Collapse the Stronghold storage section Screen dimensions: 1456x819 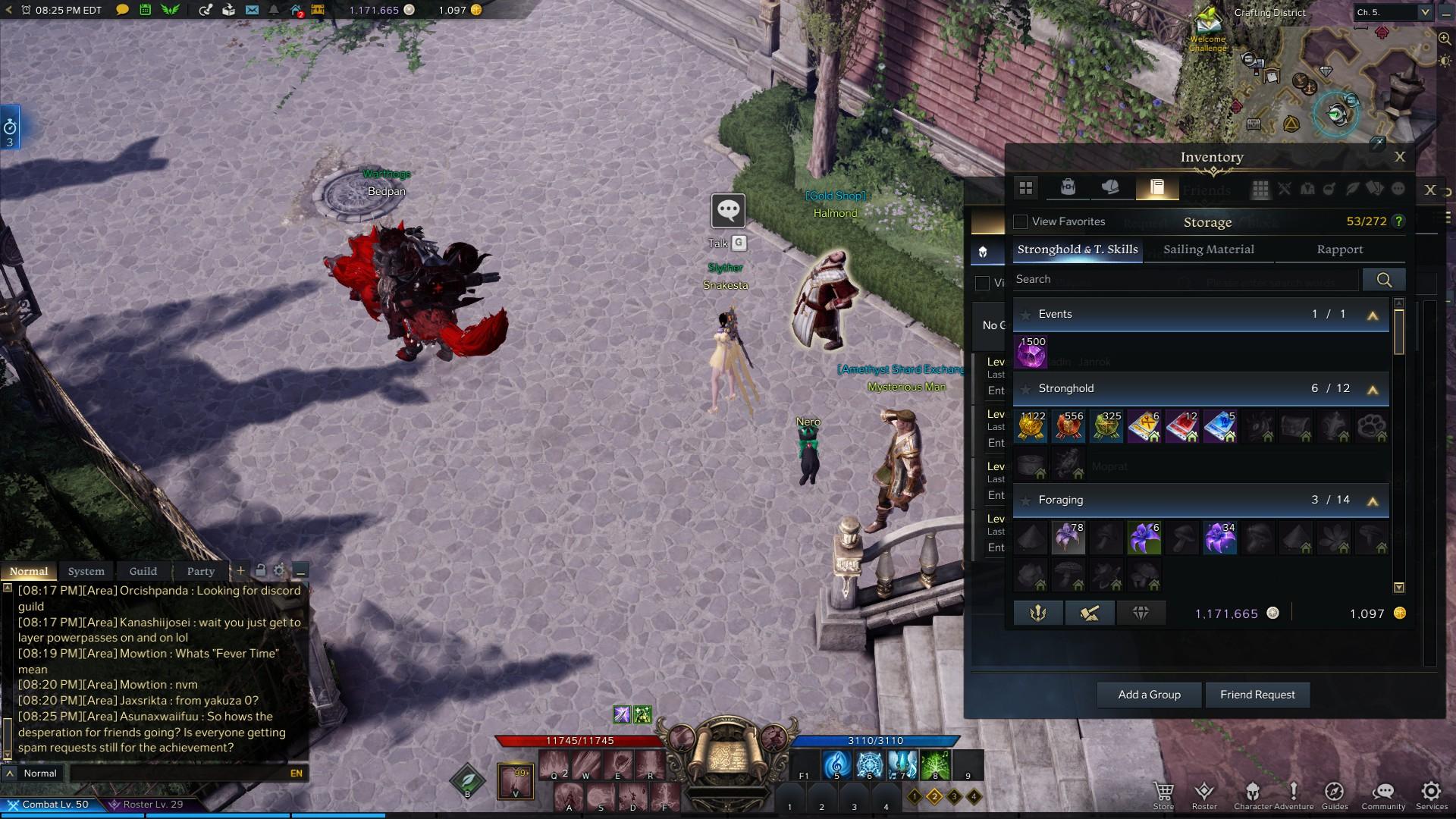pyautogui.click(x=1372, y=390)
